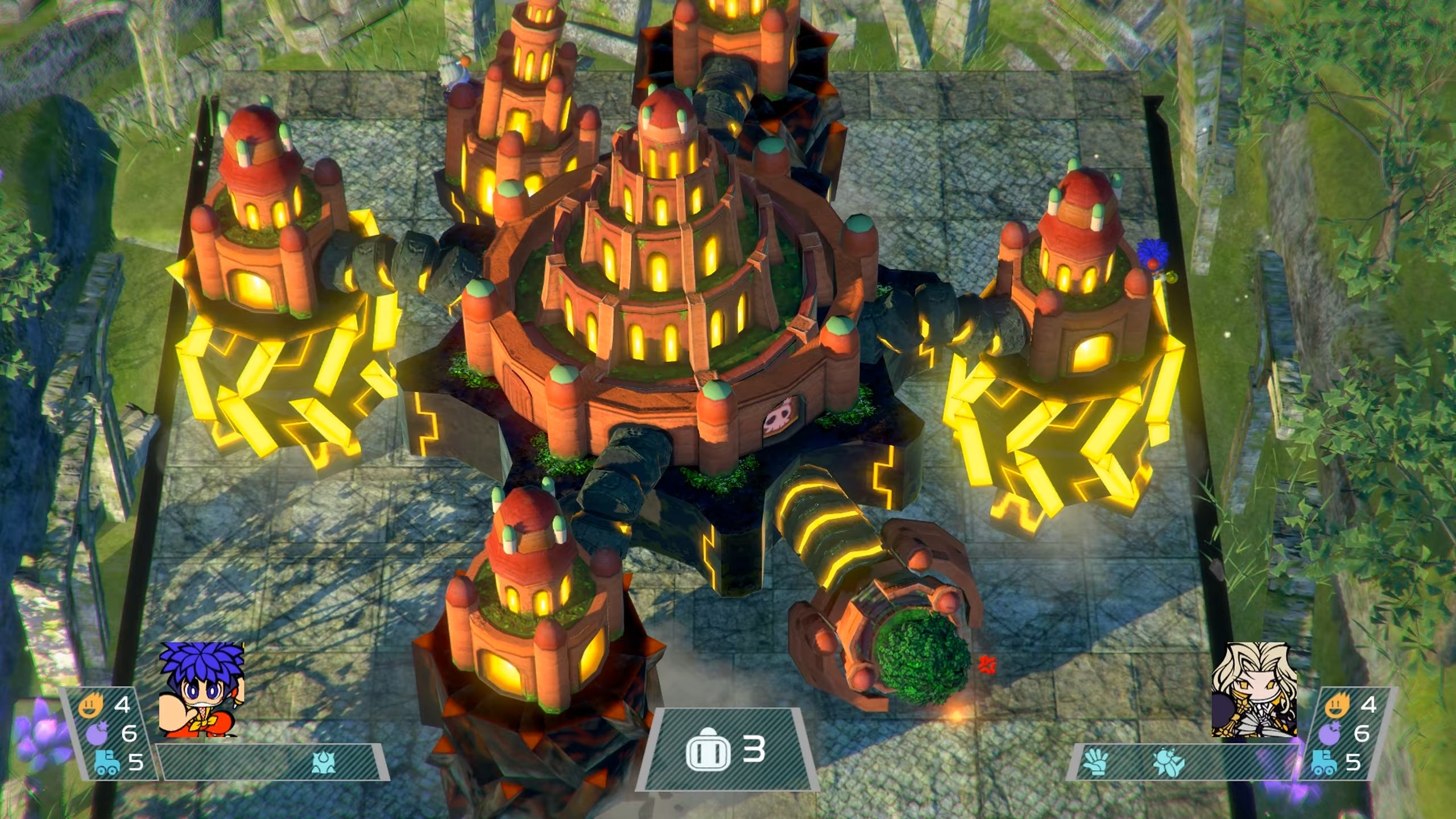The width and height of the screenshot is (1456, 819).
Task: Select the blond-haired player portrait
Action: (1254, 689)
